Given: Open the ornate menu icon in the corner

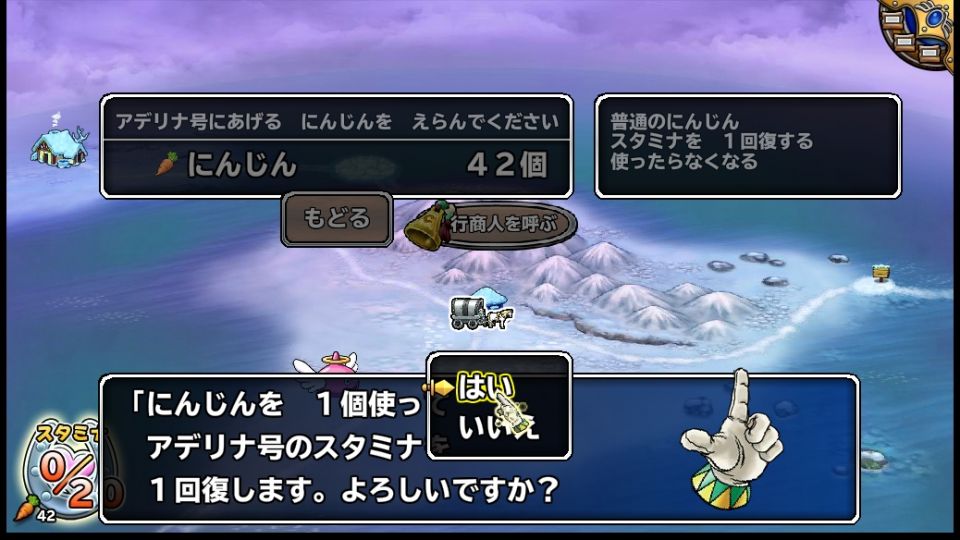Looking at the screenshot, I should (920, 32).
